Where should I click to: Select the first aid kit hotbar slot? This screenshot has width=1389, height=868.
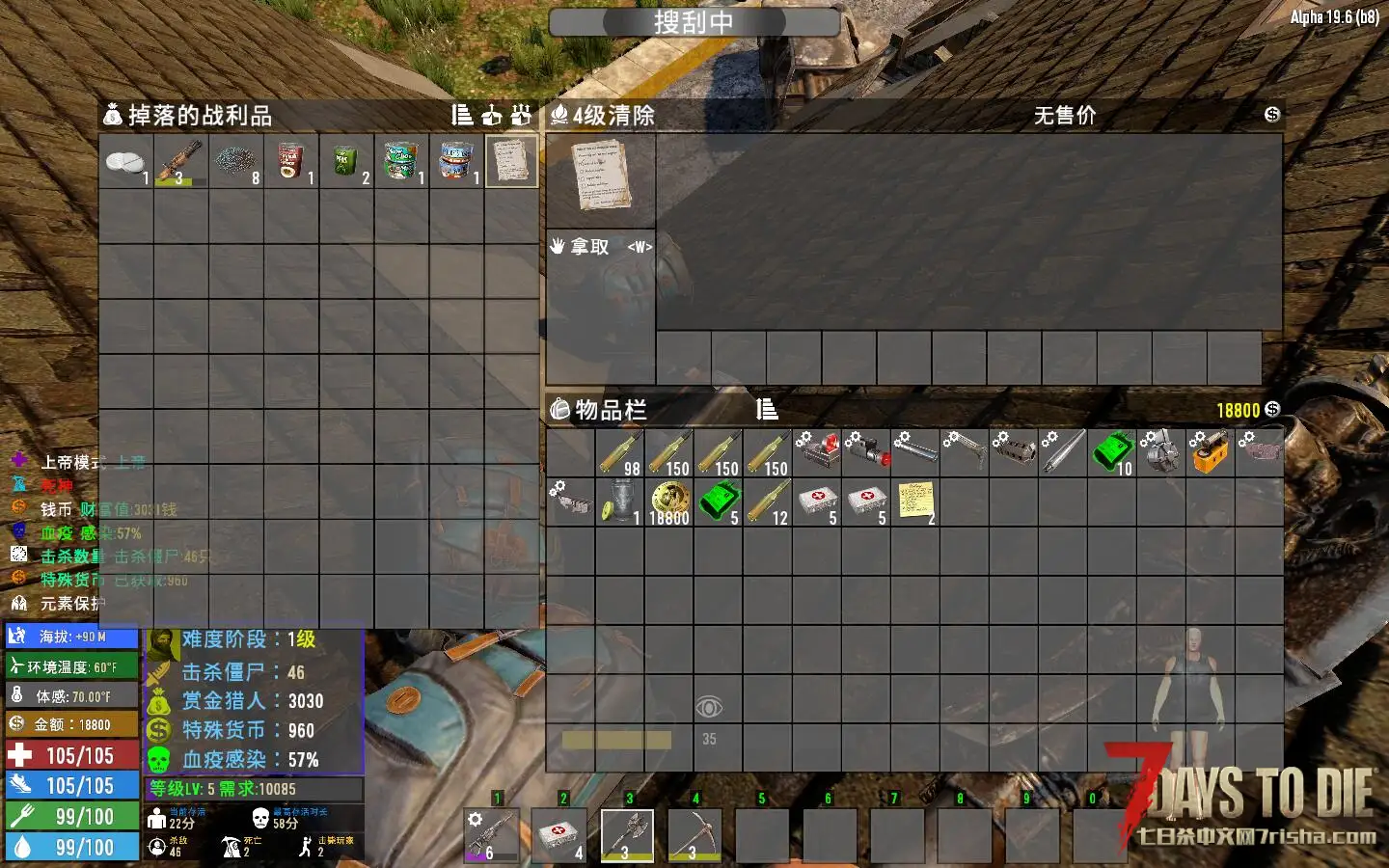[559, 834]
